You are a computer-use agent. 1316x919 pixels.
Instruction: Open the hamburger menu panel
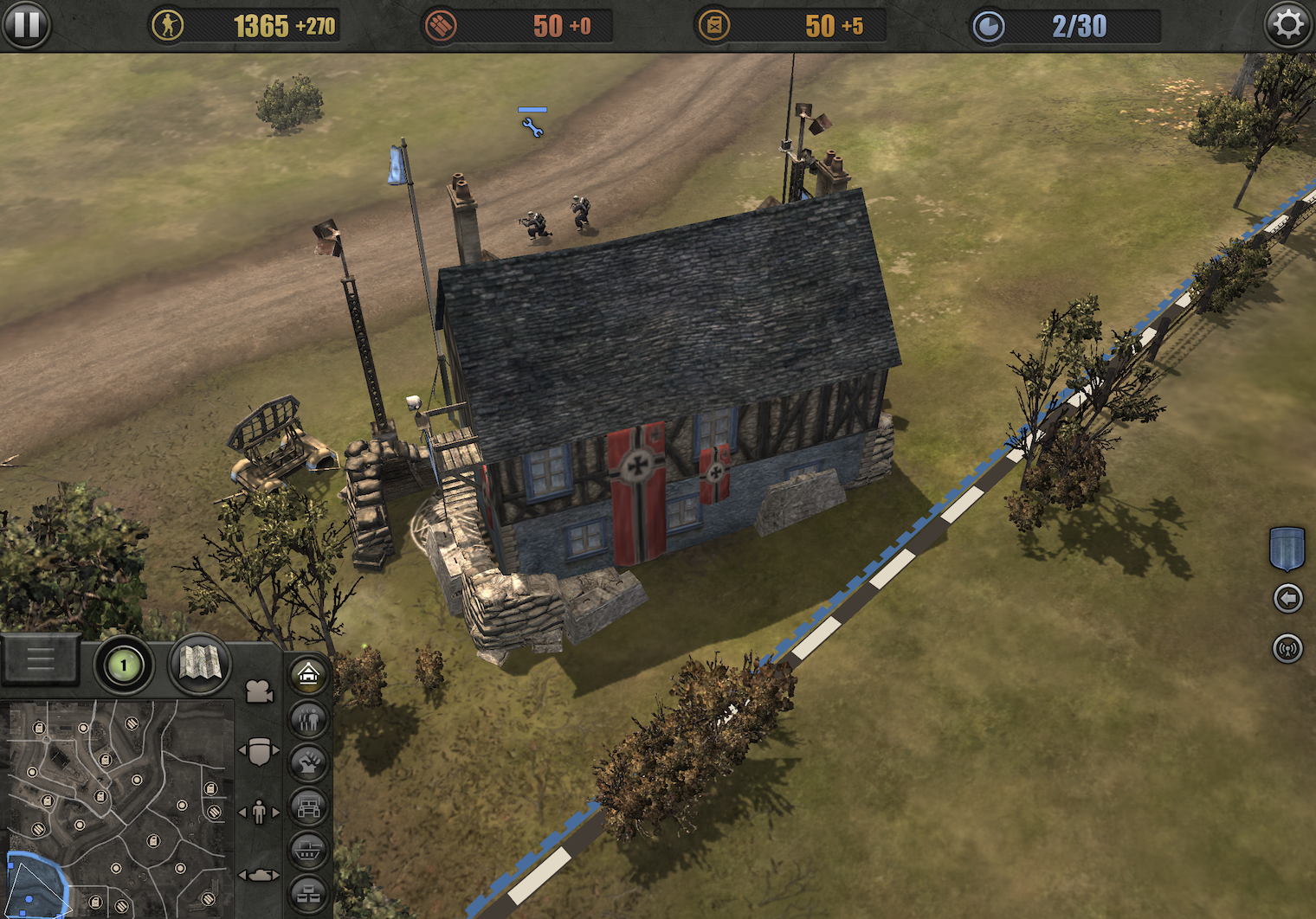click(x=40, y=660)
